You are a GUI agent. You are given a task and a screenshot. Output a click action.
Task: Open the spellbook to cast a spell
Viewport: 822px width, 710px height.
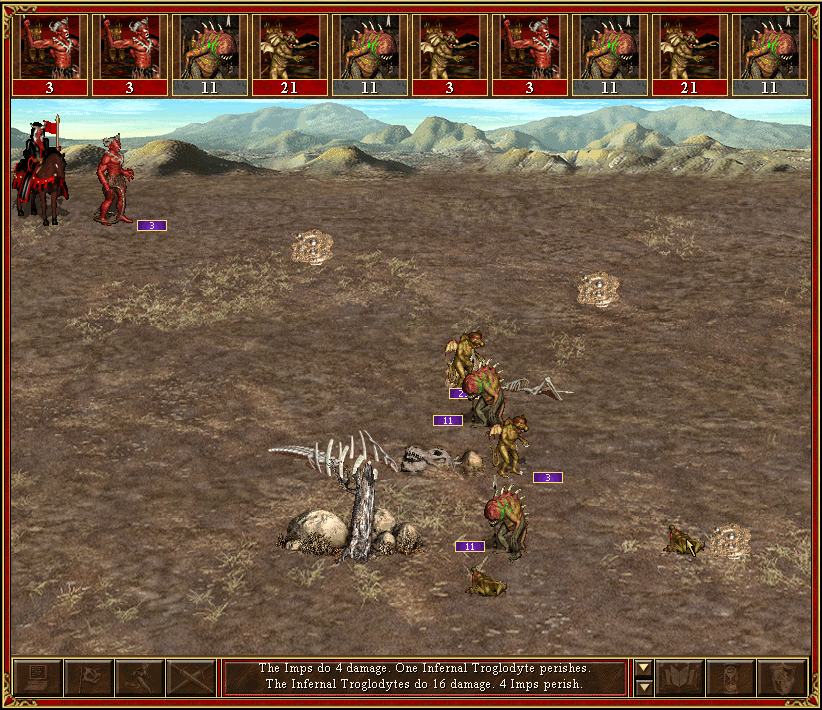(680, 678)
